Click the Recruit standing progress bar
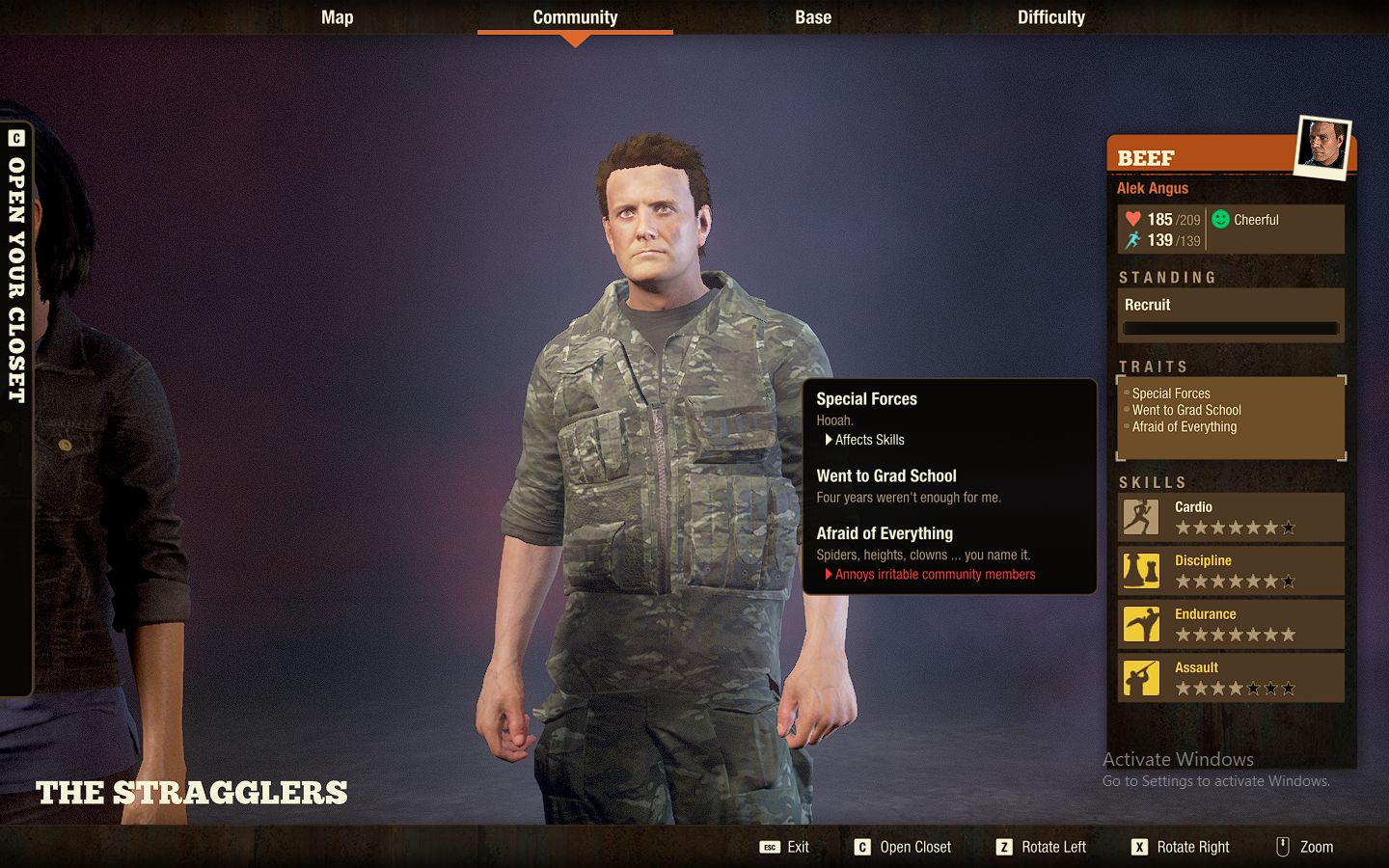 pyautogui.click(x=1230, y=328)
